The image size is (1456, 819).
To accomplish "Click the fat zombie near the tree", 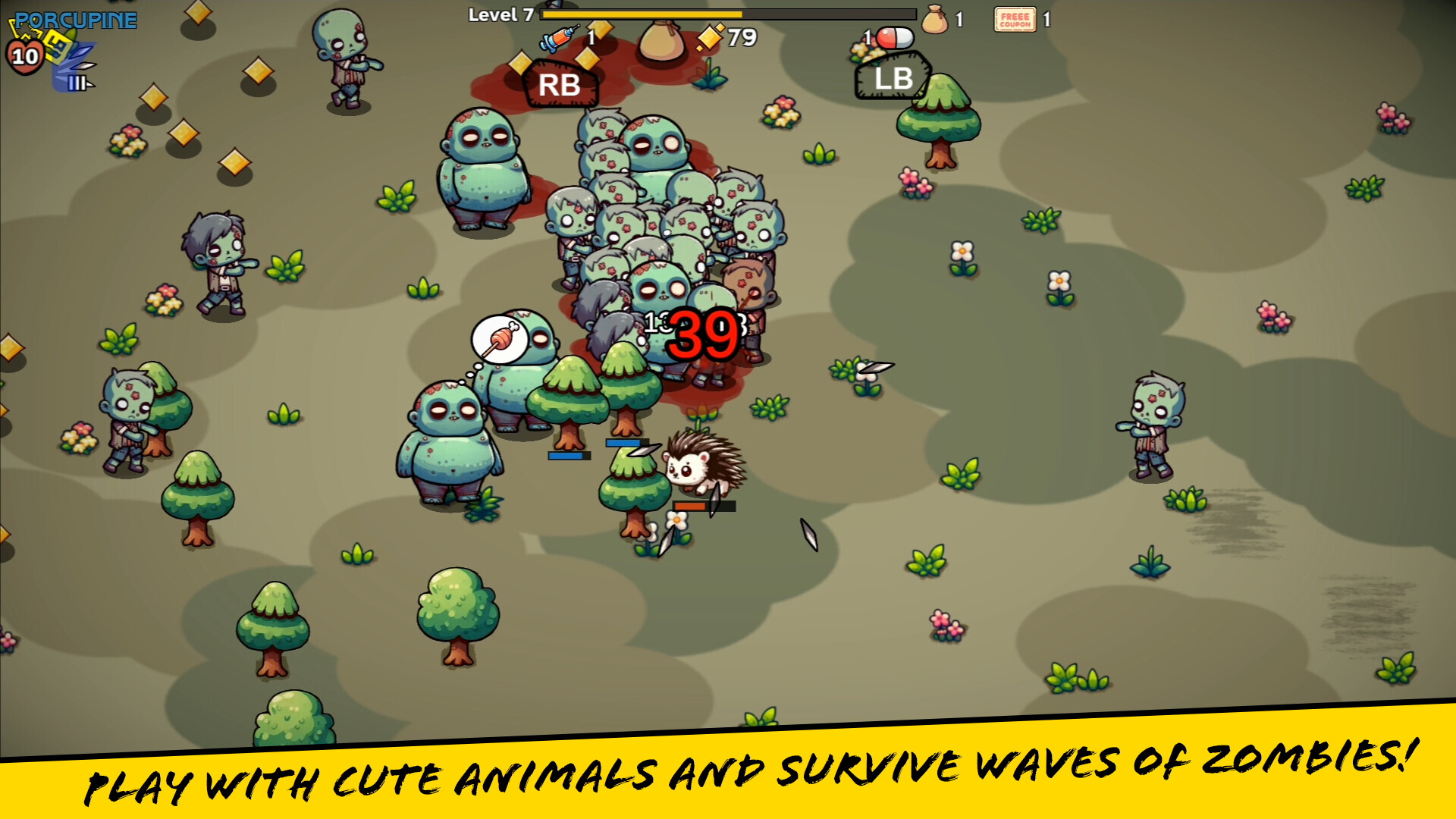I will (449, 440).
